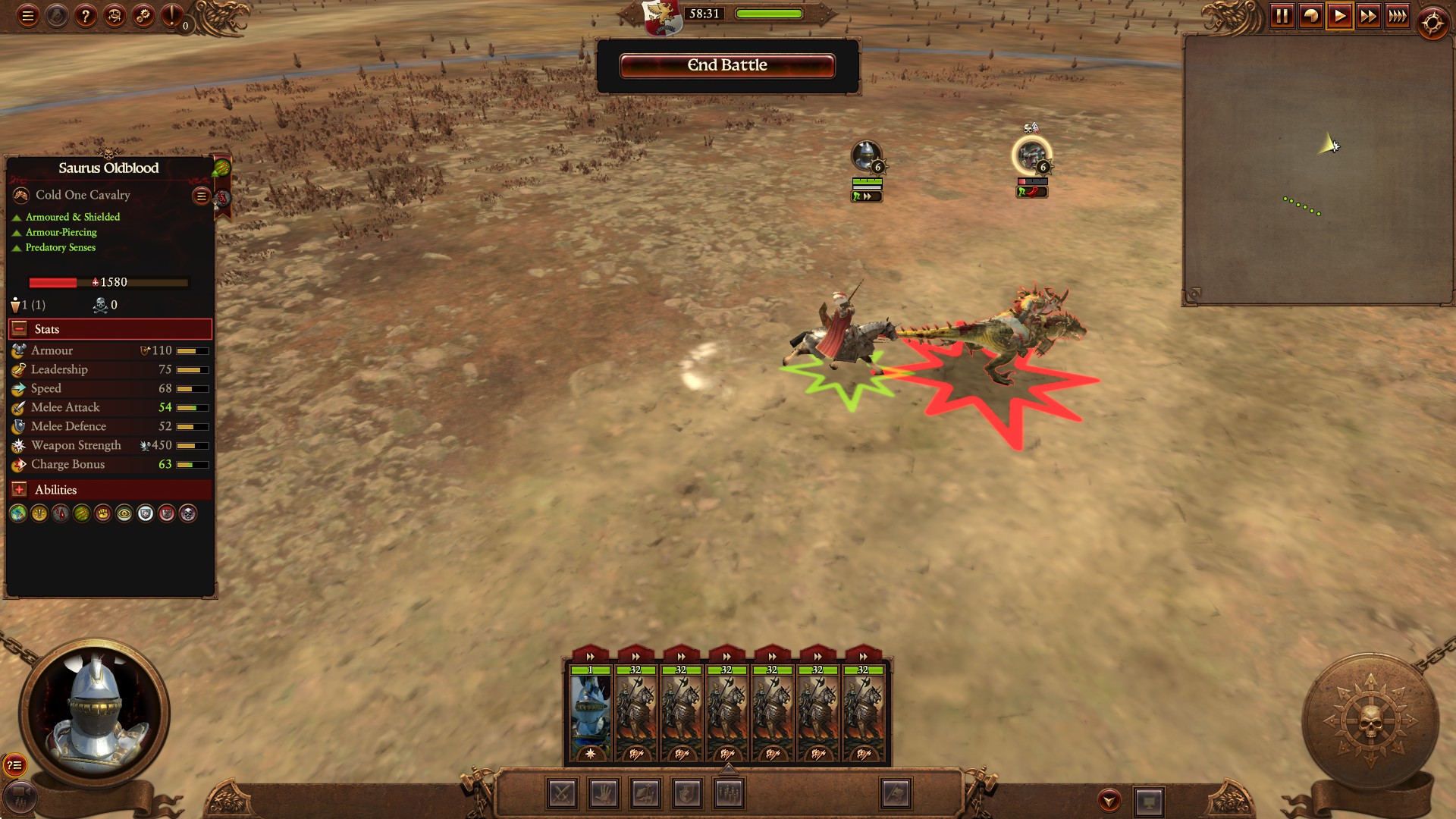Open the game menu hamburger icon
The height and width of the screenshot is (819, 1456).
click(x=27, y=14)
